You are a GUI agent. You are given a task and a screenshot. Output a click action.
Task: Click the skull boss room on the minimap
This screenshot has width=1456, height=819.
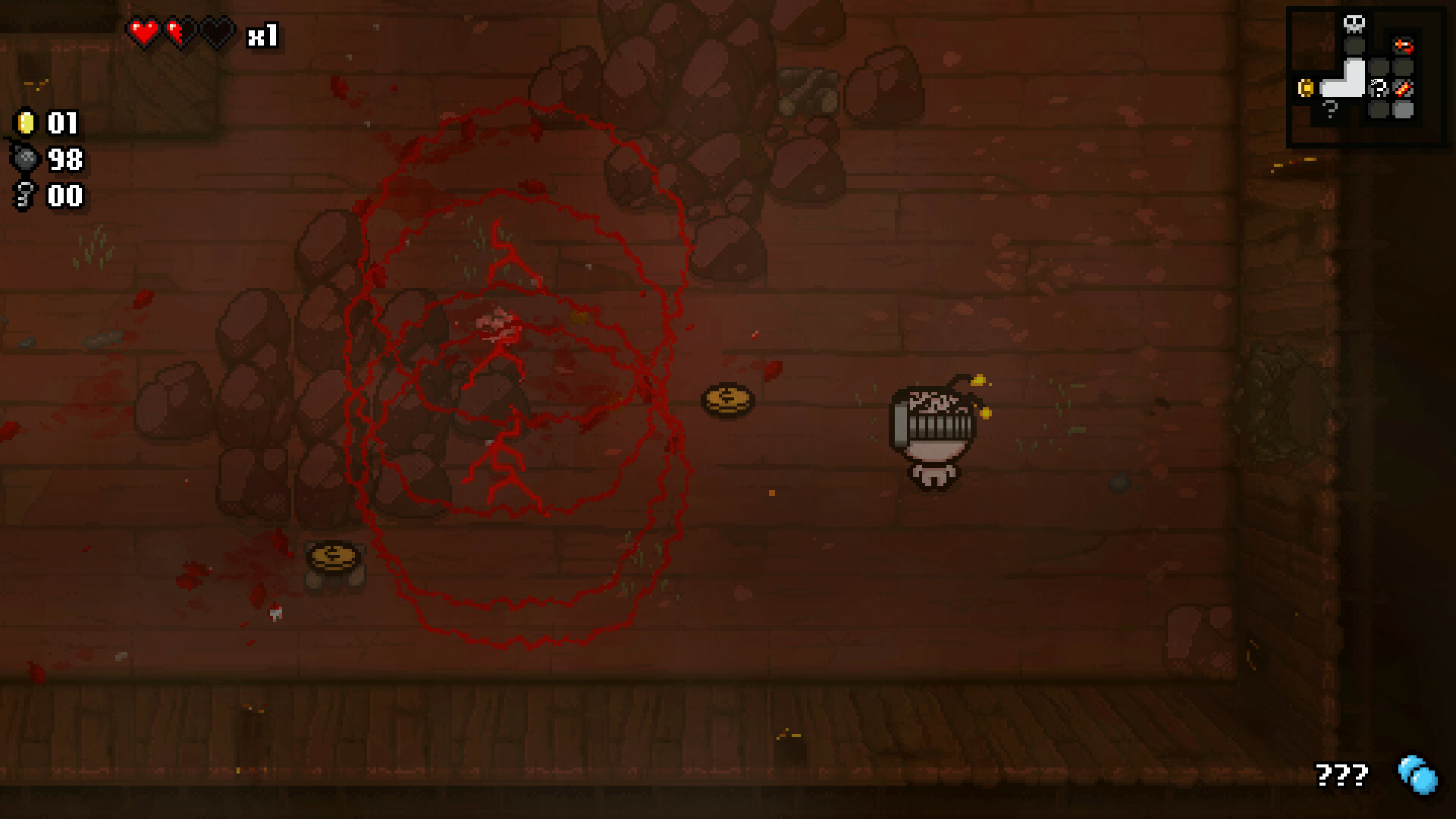click(1354, 24)
